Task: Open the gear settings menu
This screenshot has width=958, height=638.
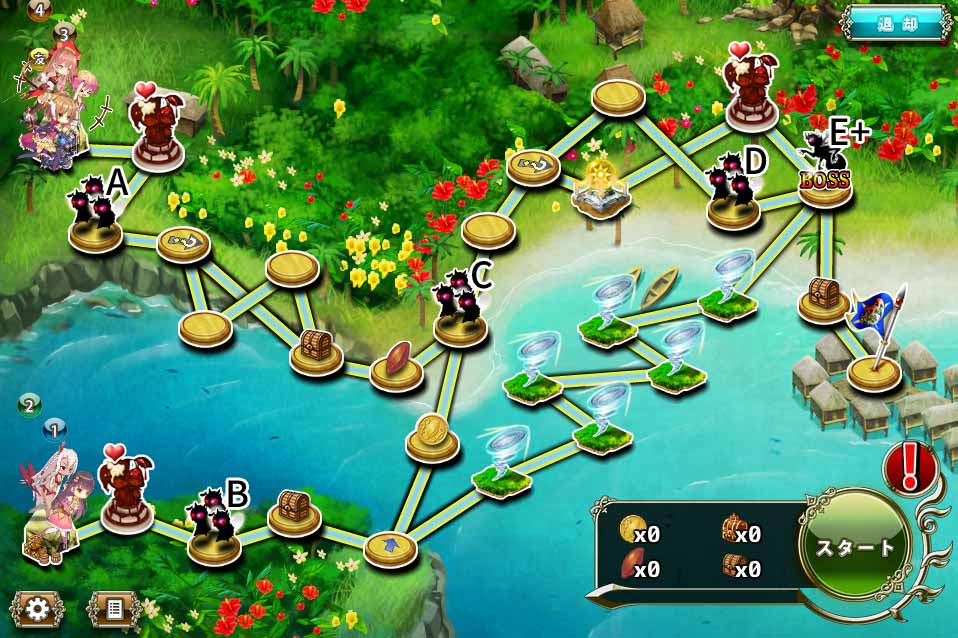Action: tap(39, 607)
